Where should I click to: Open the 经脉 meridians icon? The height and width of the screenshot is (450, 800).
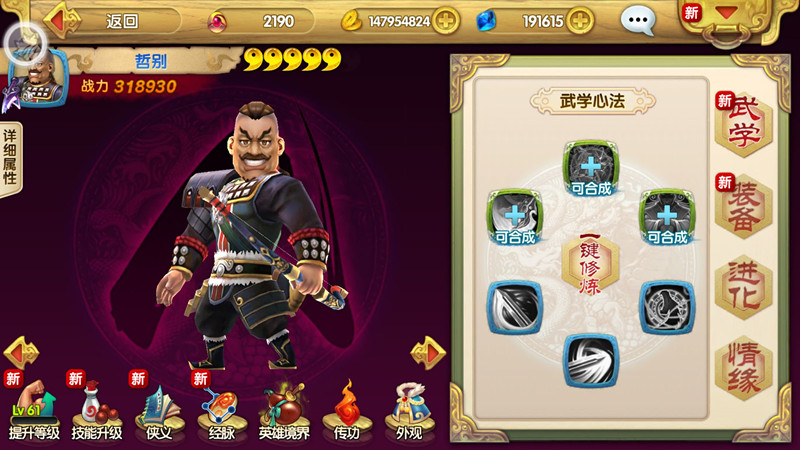[x=222, y=410]
